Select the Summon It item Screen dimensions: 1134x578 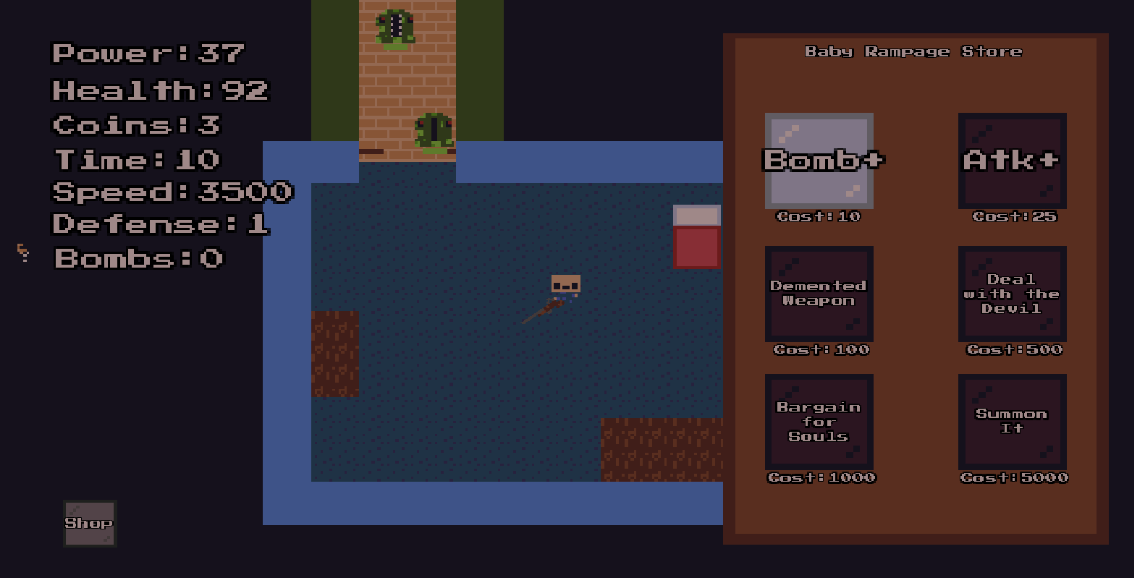[x=1012, y=422]
